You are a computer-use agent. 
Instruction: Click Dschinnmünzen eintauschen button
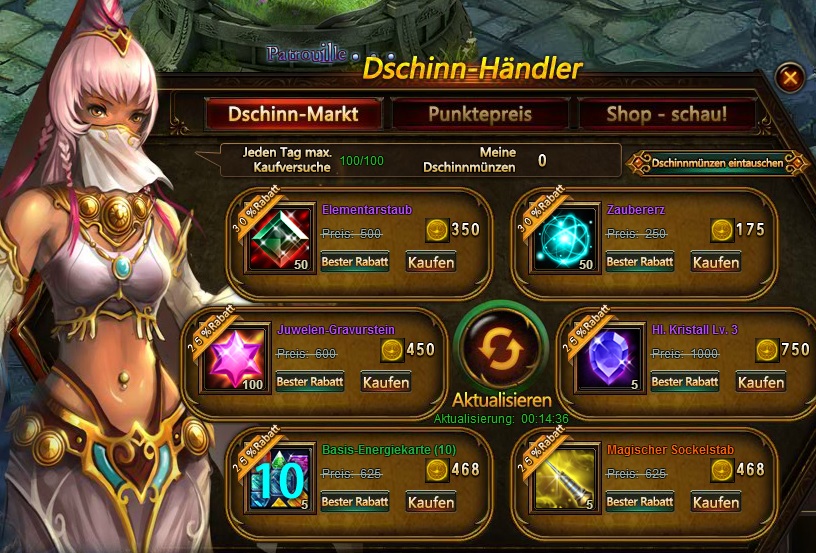coord(716,162)
